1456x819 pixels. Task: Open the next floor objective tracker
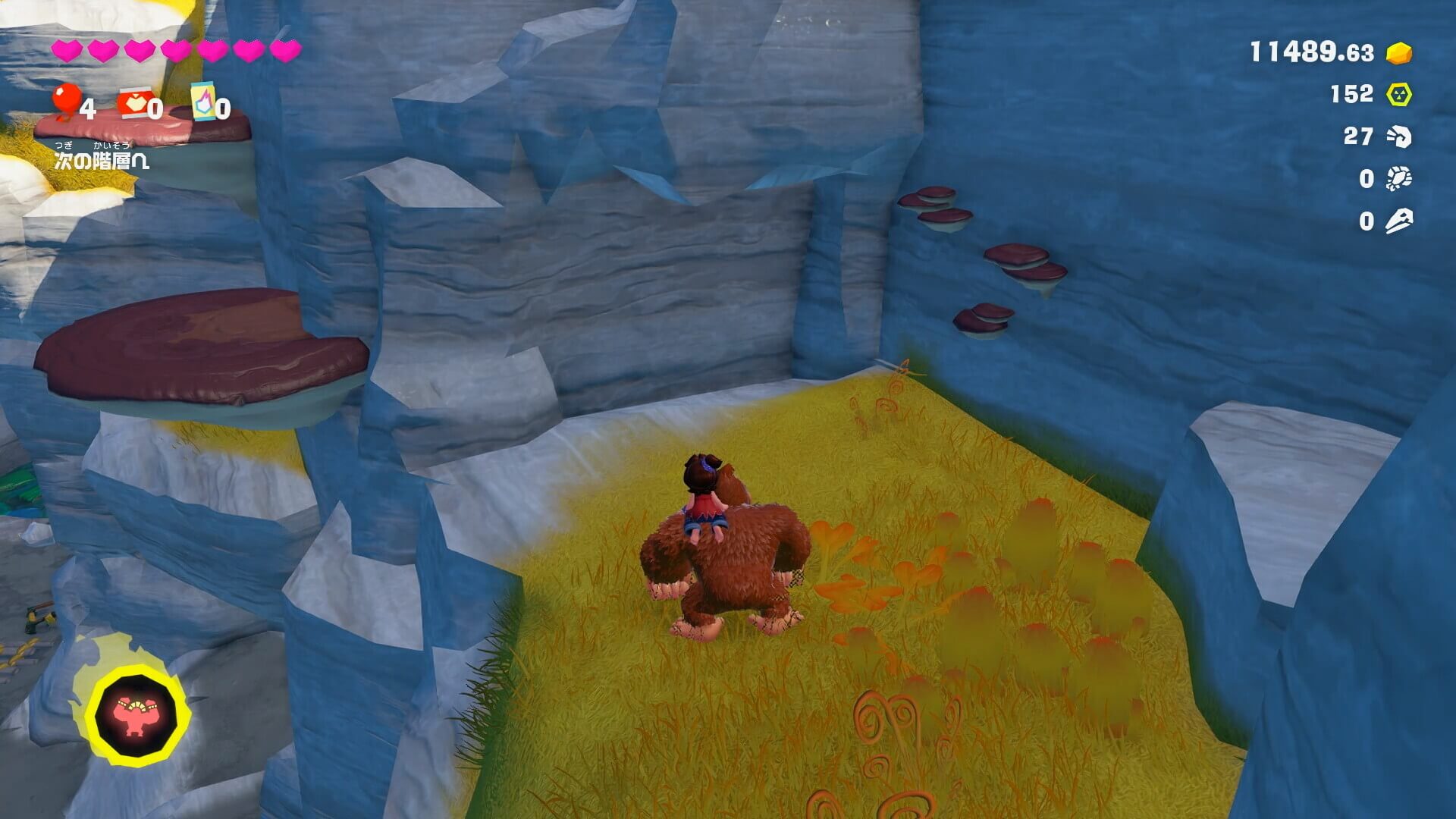102,160
